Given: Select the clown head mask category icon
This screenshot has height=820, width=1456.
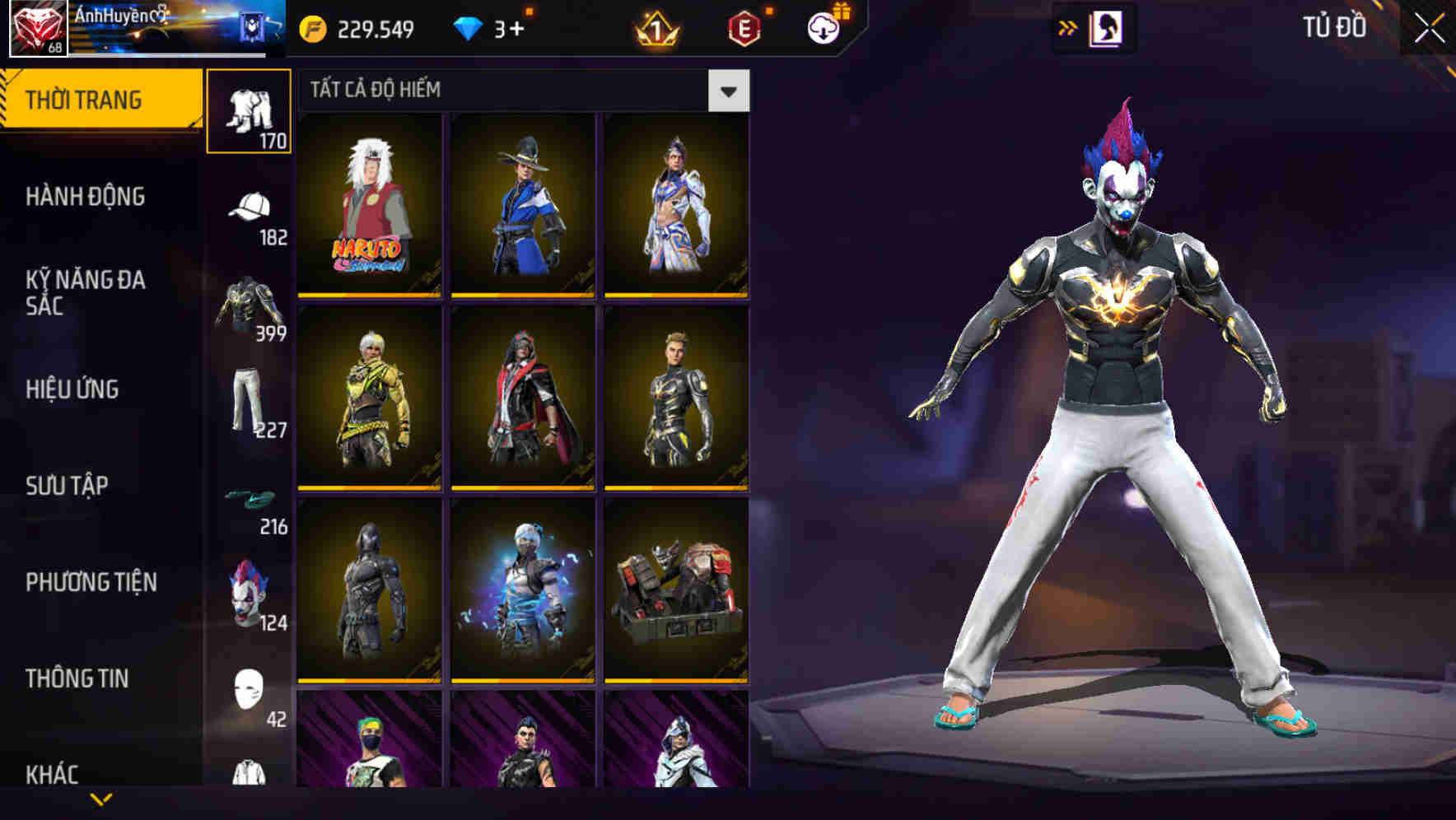Looking at the screenshot, I should (249, 591).
